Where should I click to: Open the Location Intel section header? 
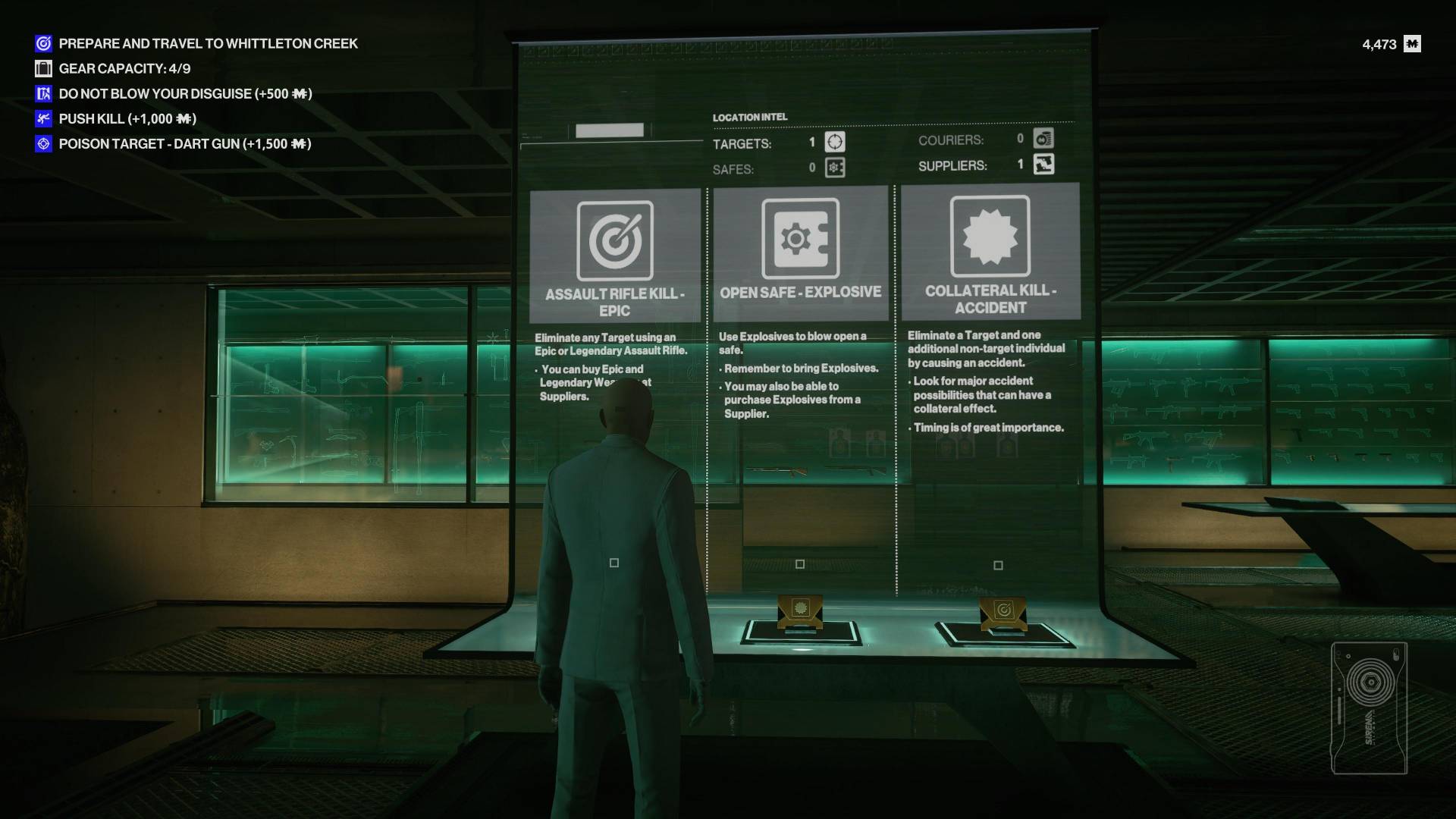click(749, 118)
